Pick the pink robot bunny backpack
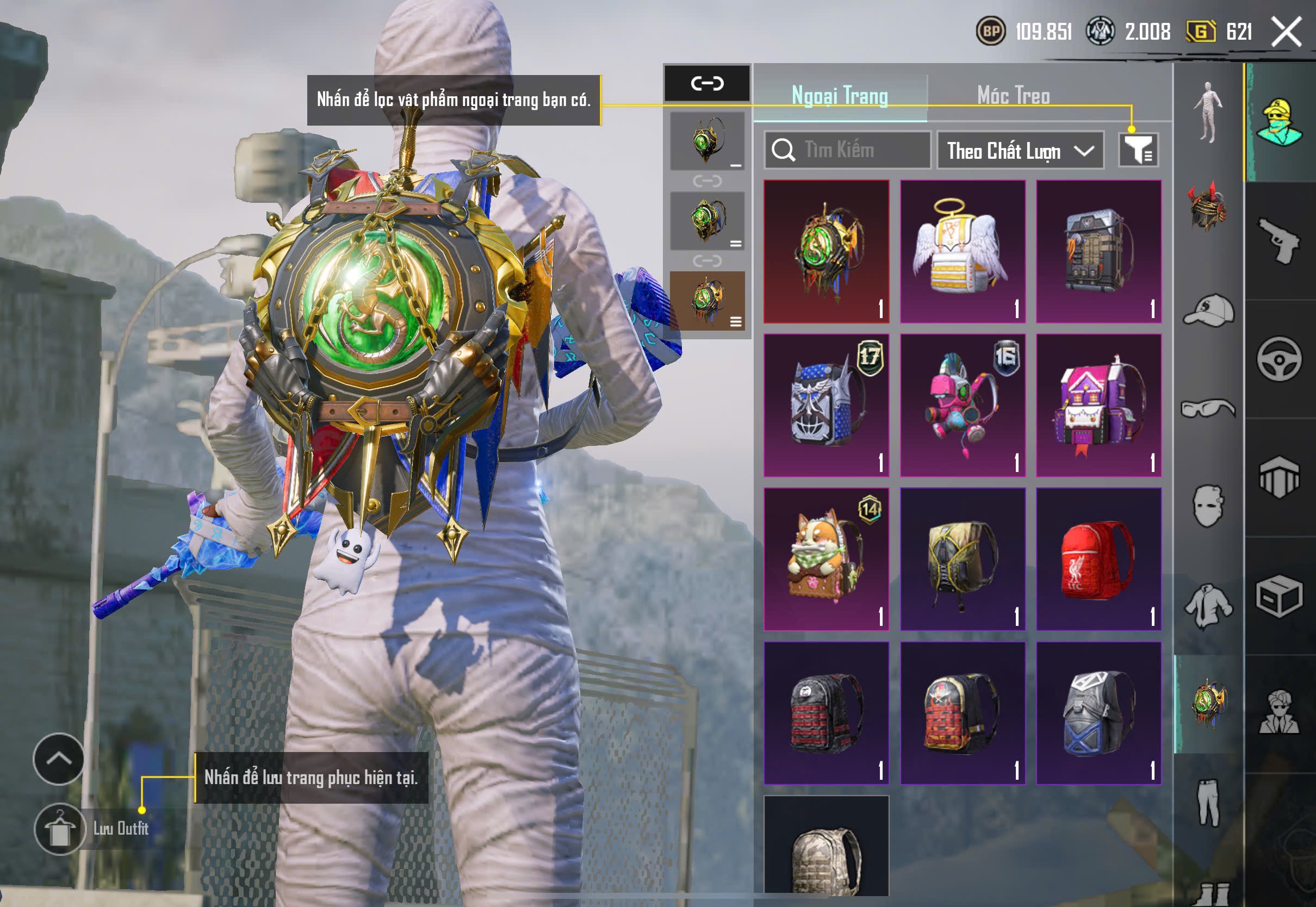Screen dimensions: 1316x907 [962, 405]
